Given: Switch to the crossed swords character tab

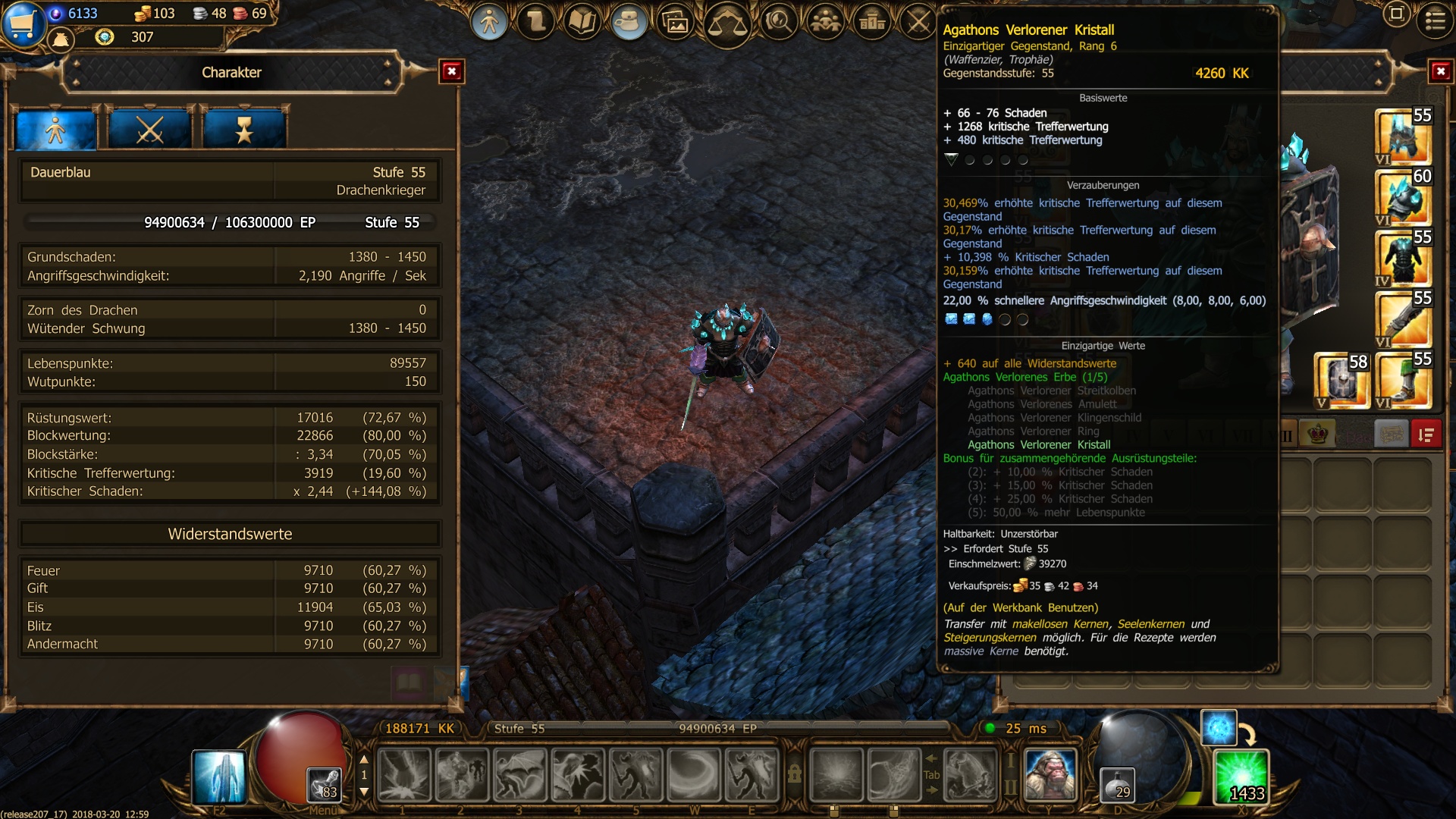Looking at the screenshot, I should (149, 130).
